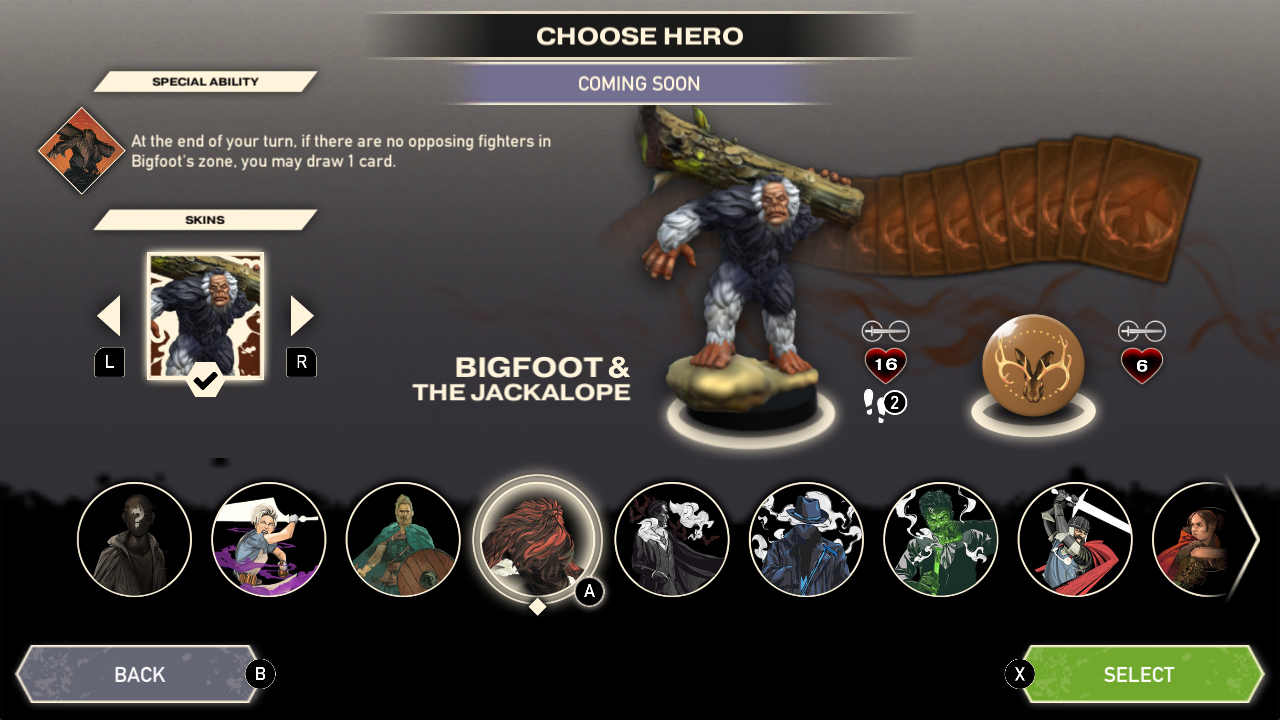Select the Dracula hero portrait
This screenshot has height=720, width=1280.
tap(672, 540)
